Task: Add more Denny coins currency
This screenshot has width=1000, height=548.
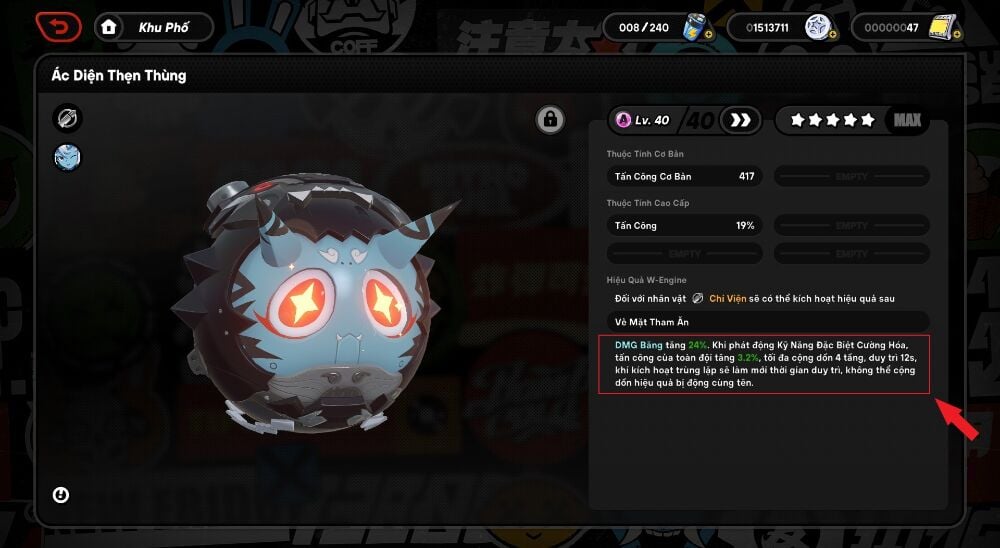Action: point(834,35)
